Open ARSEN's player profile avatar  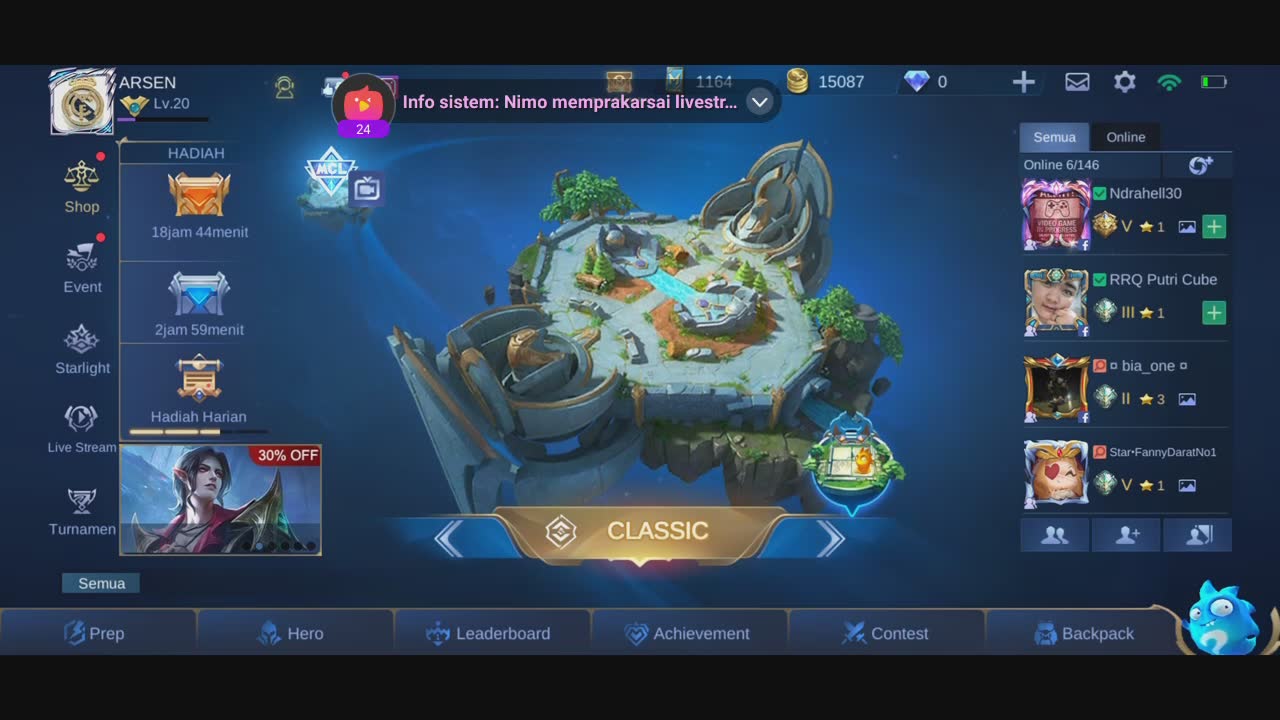click(82, 102)
